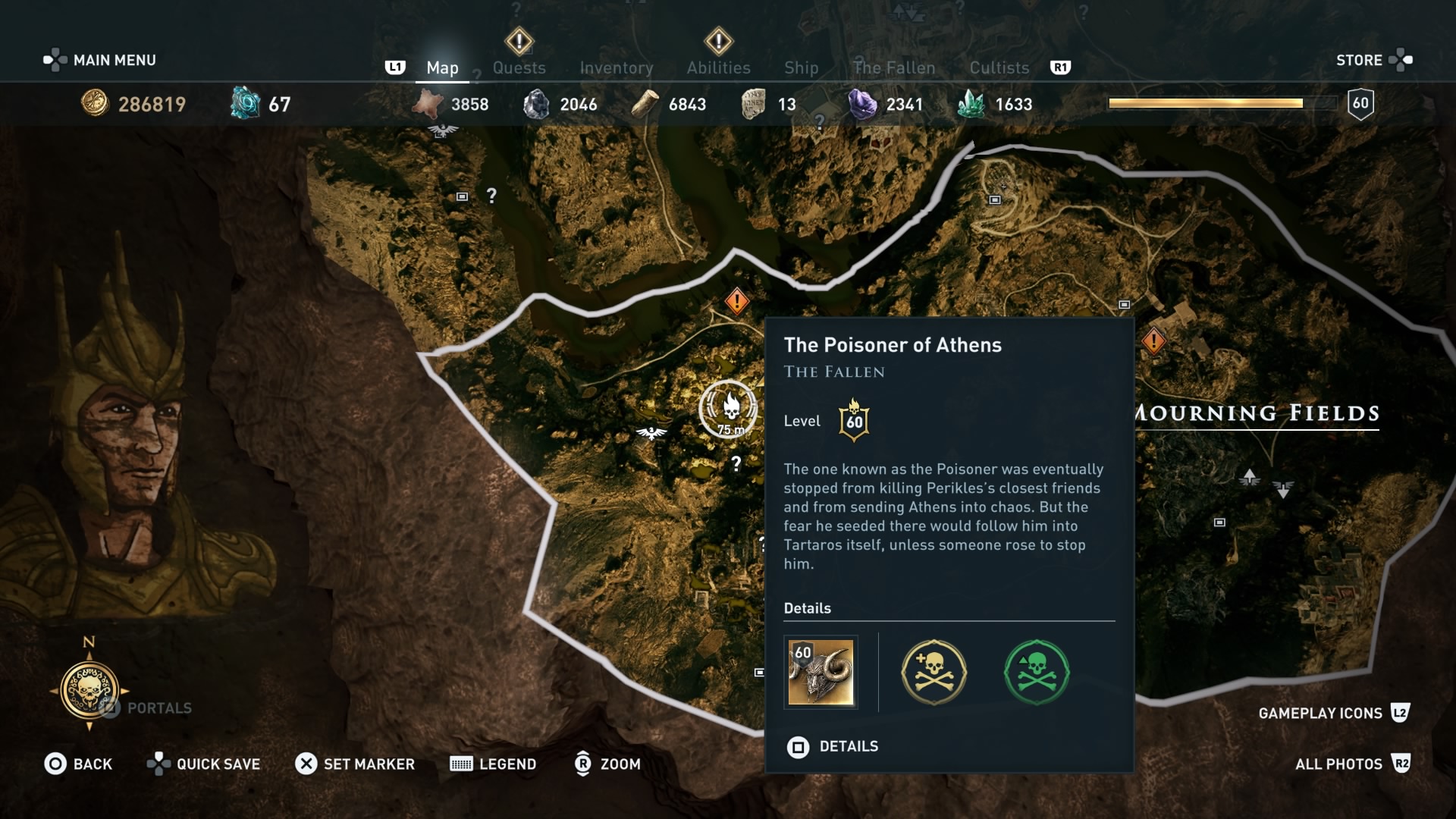Screen dimensions: 1456x819
Task: Open the Store
Action: pos(1360,59)
